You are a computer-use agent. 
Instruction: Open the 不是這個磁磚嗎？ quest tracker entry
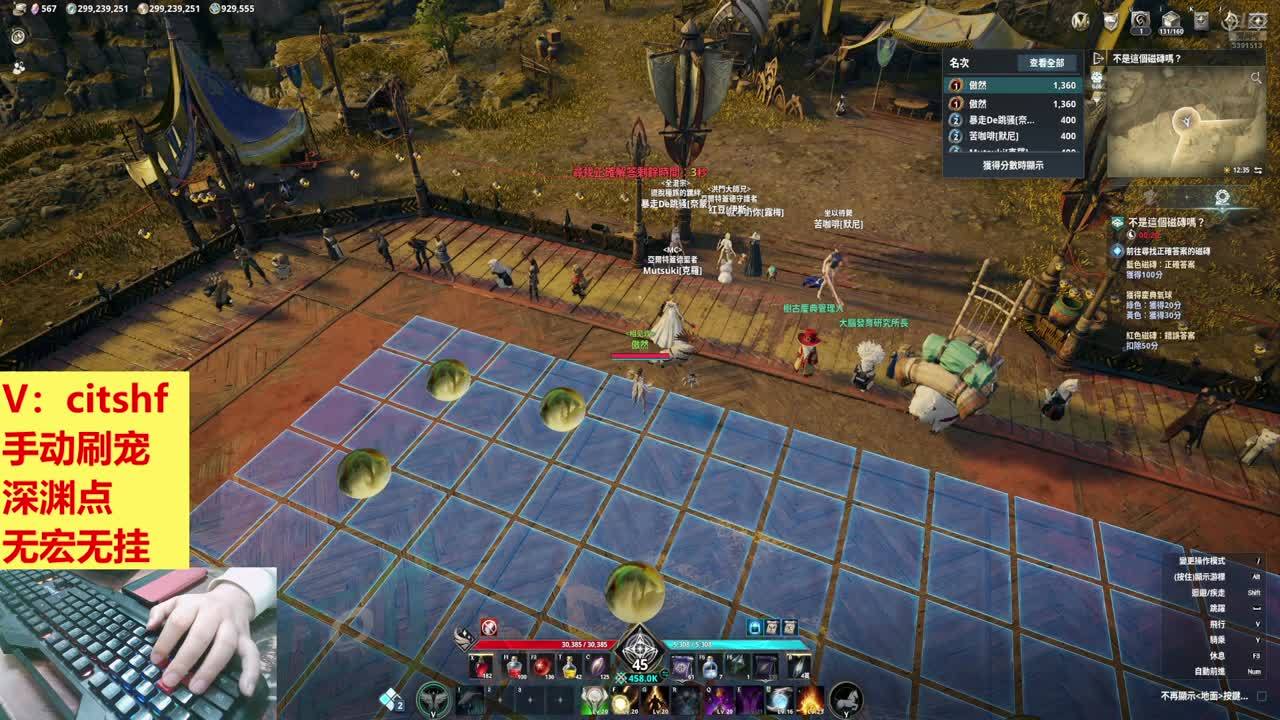pyautogui.click(x=1166, y=222)
